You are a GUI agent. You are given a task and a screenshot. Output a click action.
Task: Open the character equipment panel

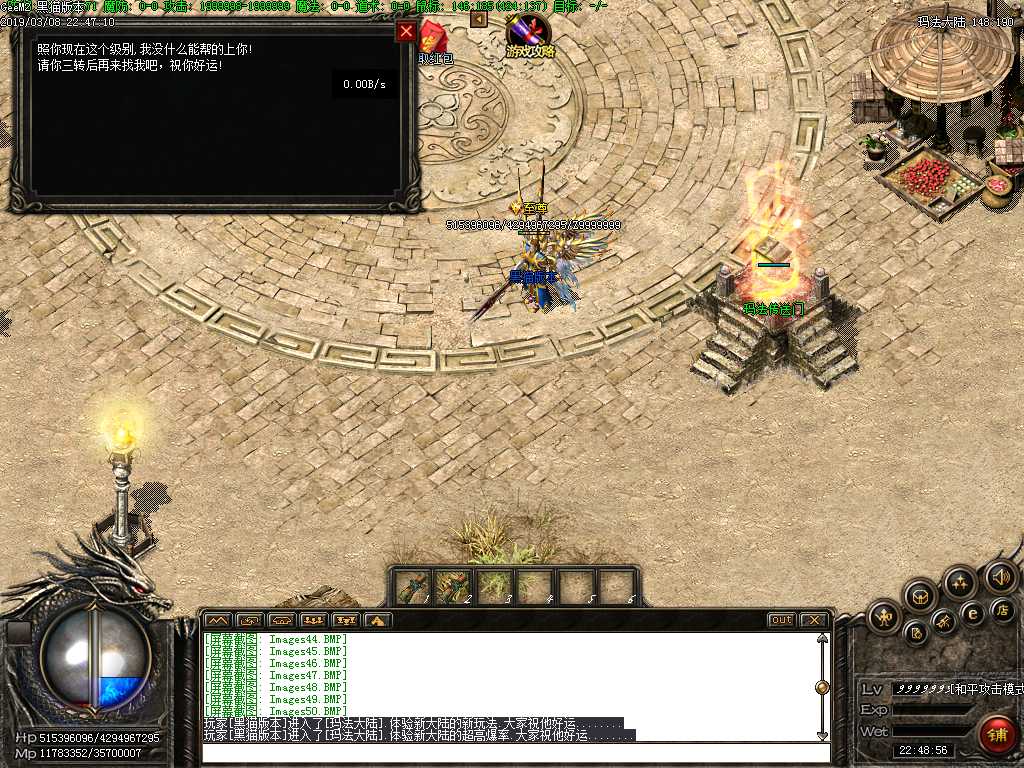click(x=884, y=617)
